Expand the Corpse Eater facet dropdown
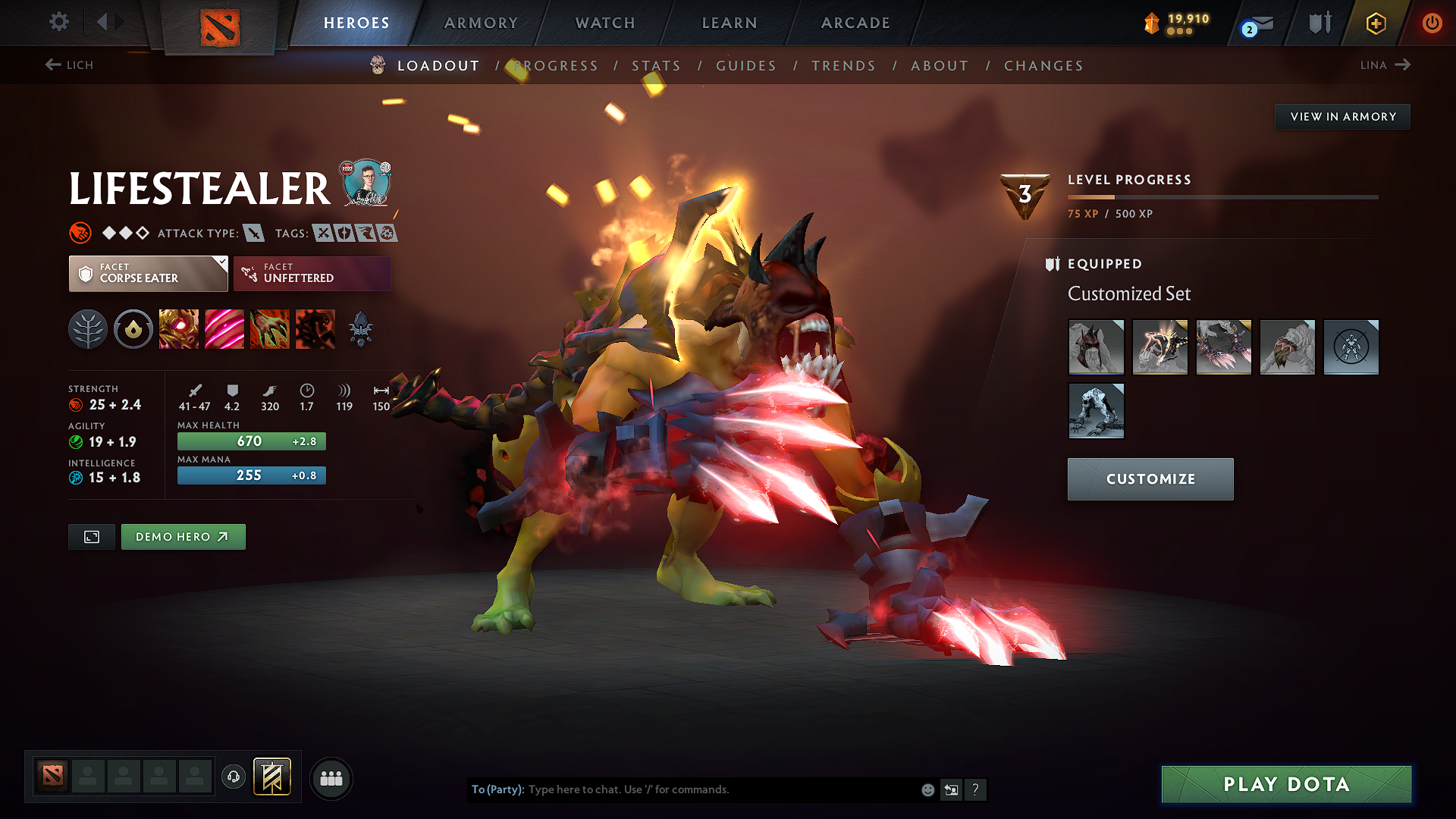Image resolution: width=1456 pixels, height=819 pixels. point(148,273)
